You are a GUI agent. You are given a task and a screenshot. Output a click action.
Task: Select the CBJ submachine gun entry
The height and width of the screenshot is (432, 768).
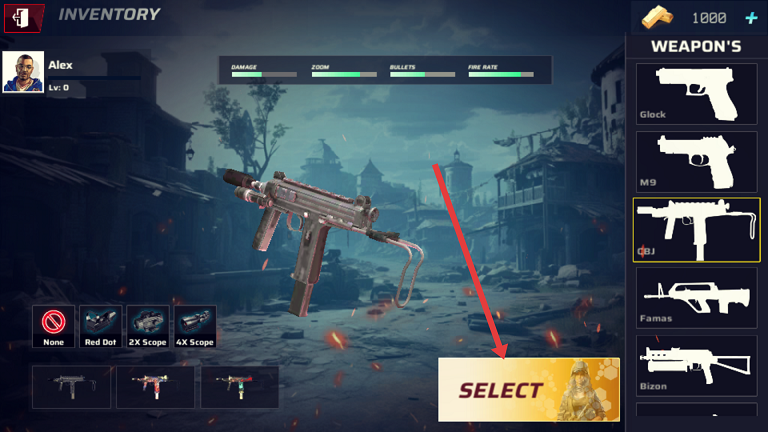click(696, 229)
